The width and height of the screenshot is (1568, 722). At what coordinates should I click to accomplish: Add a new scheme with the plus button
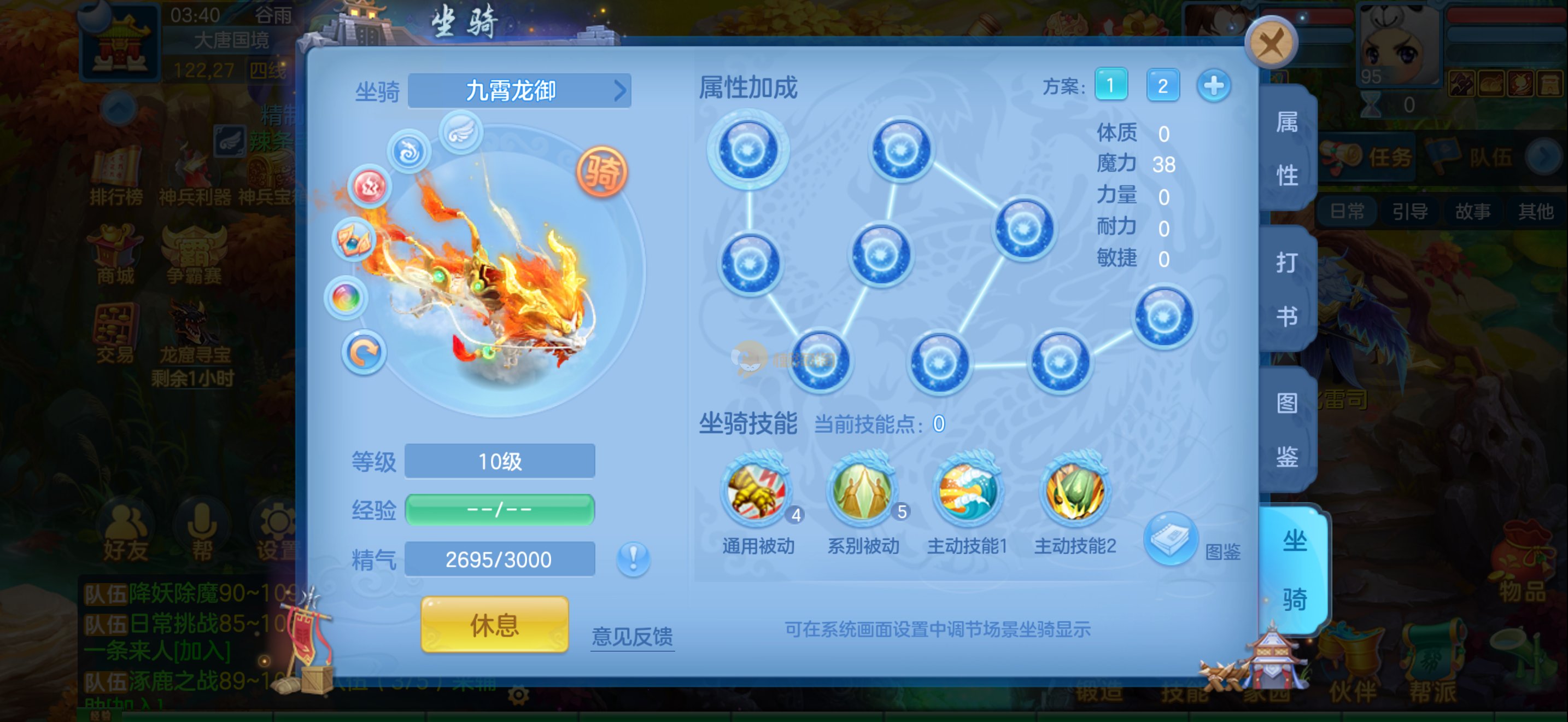point(1213,85)
